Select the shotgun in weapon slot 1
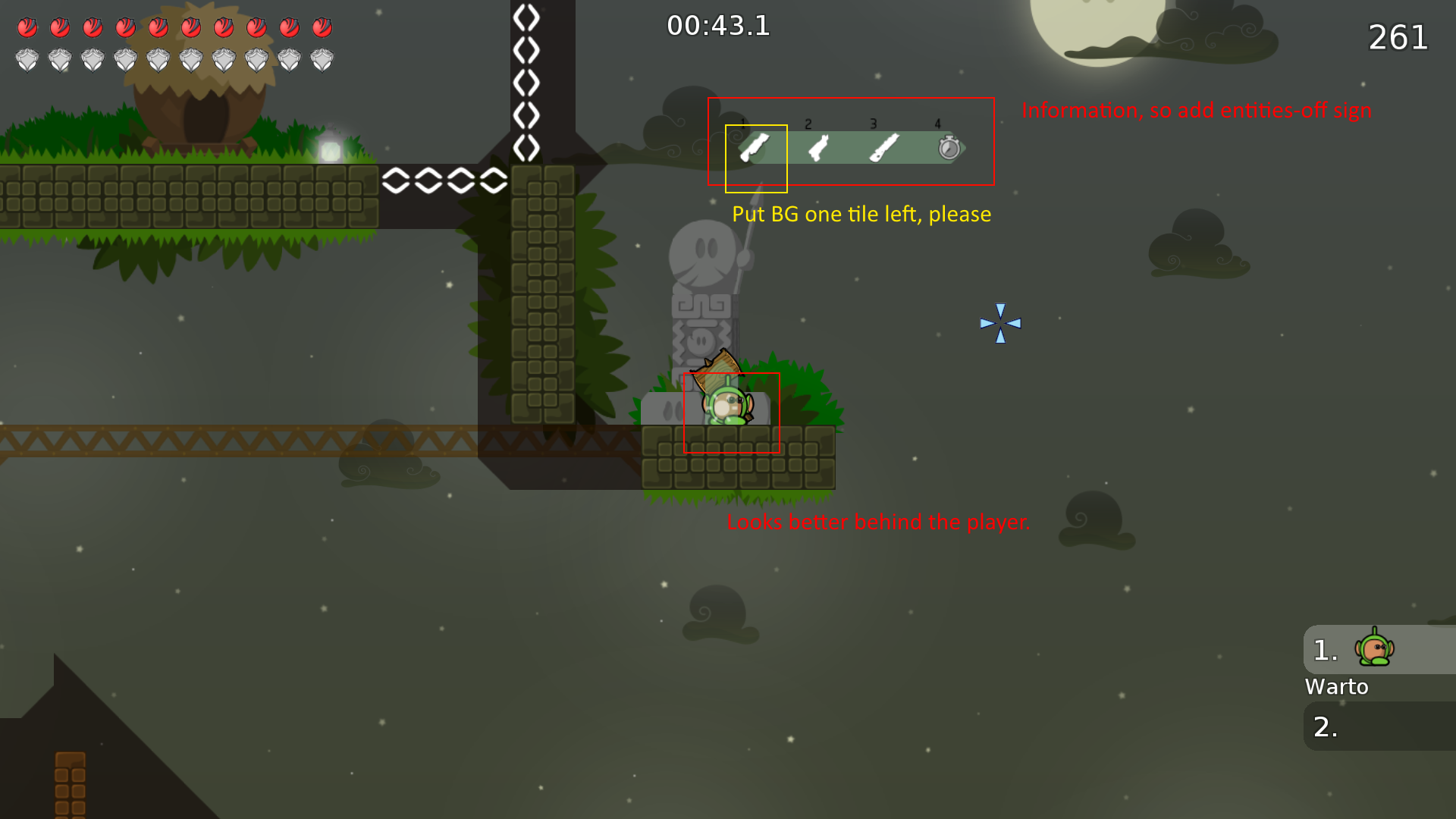This screenshot has width=1456, height=819. [755, 149]
